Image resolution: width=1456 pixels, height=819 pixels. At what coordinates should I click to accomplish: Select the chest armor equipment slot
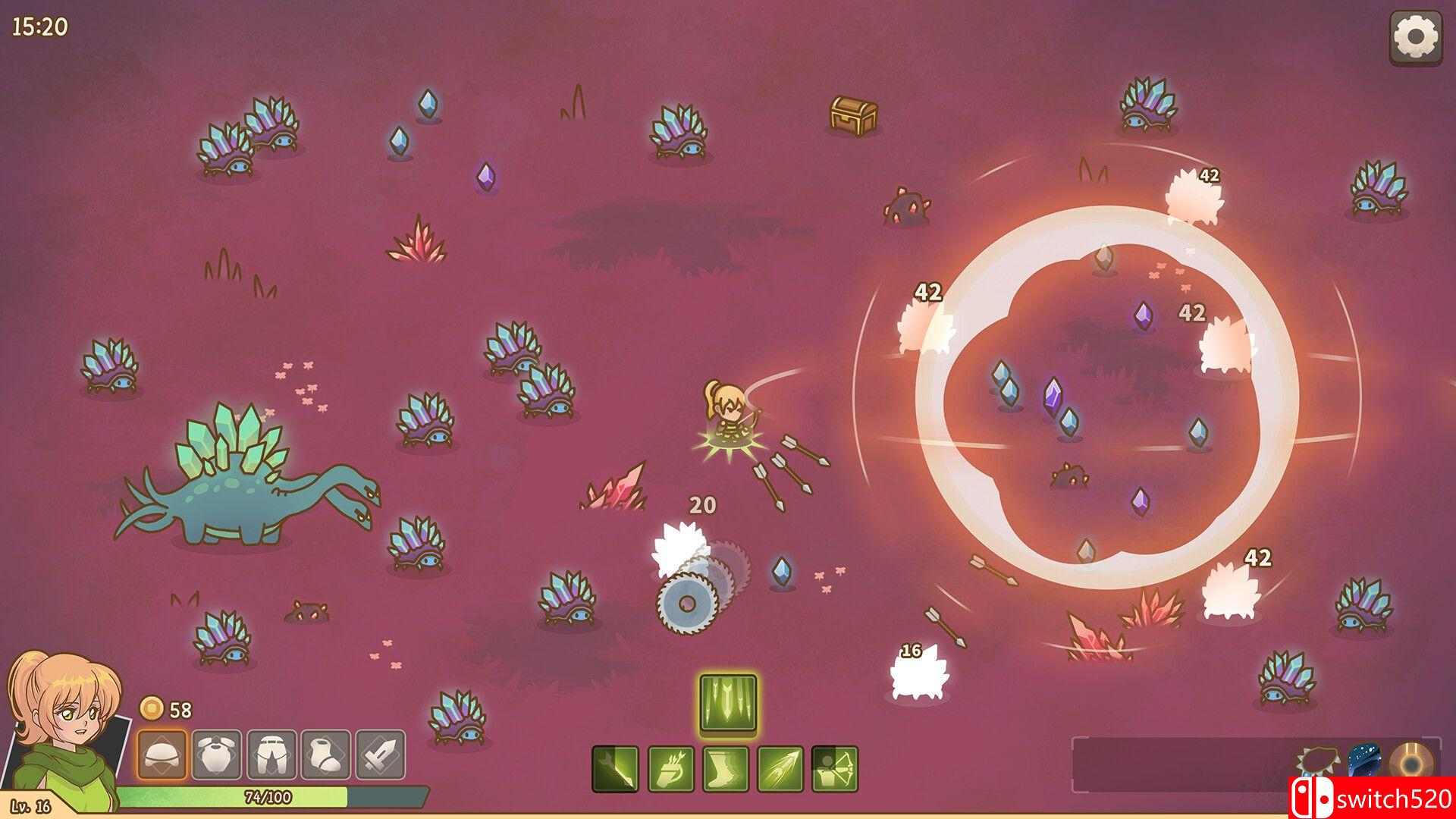click(217, 755)
